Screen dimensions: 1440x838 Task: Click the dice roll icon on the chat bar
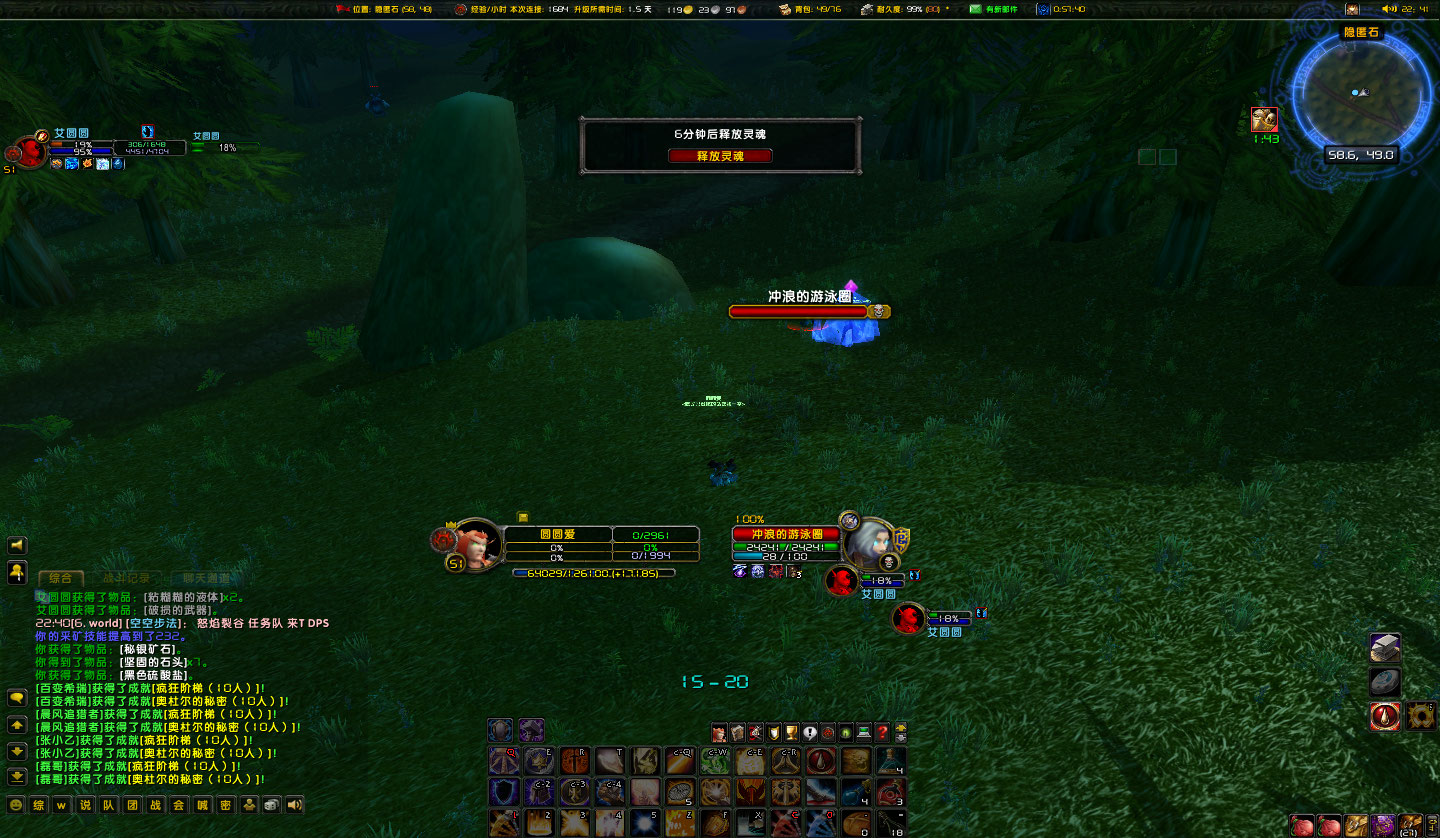point(270,805)
